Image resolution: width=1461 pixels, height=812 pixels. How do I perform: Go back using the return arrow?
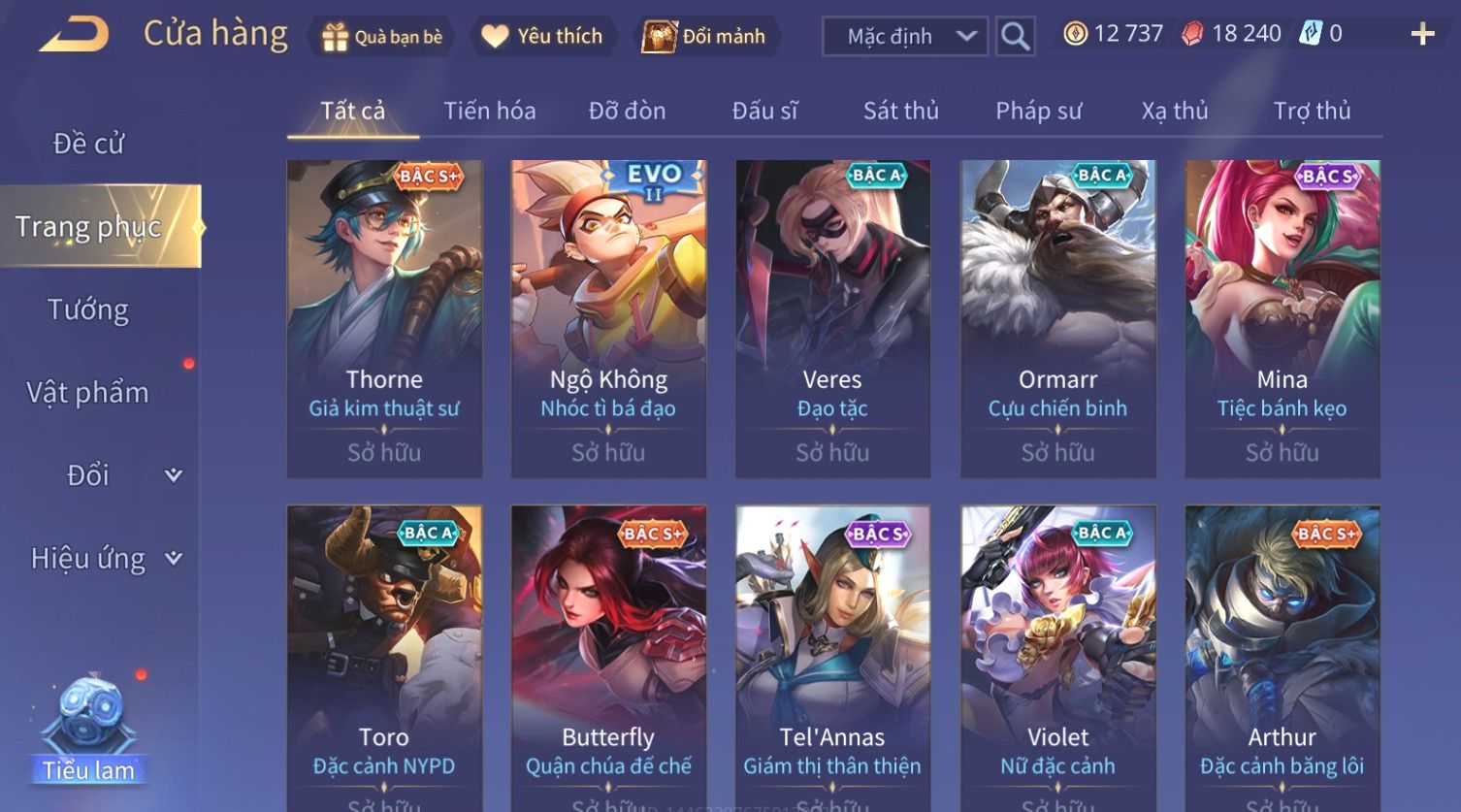click(74, 35)
